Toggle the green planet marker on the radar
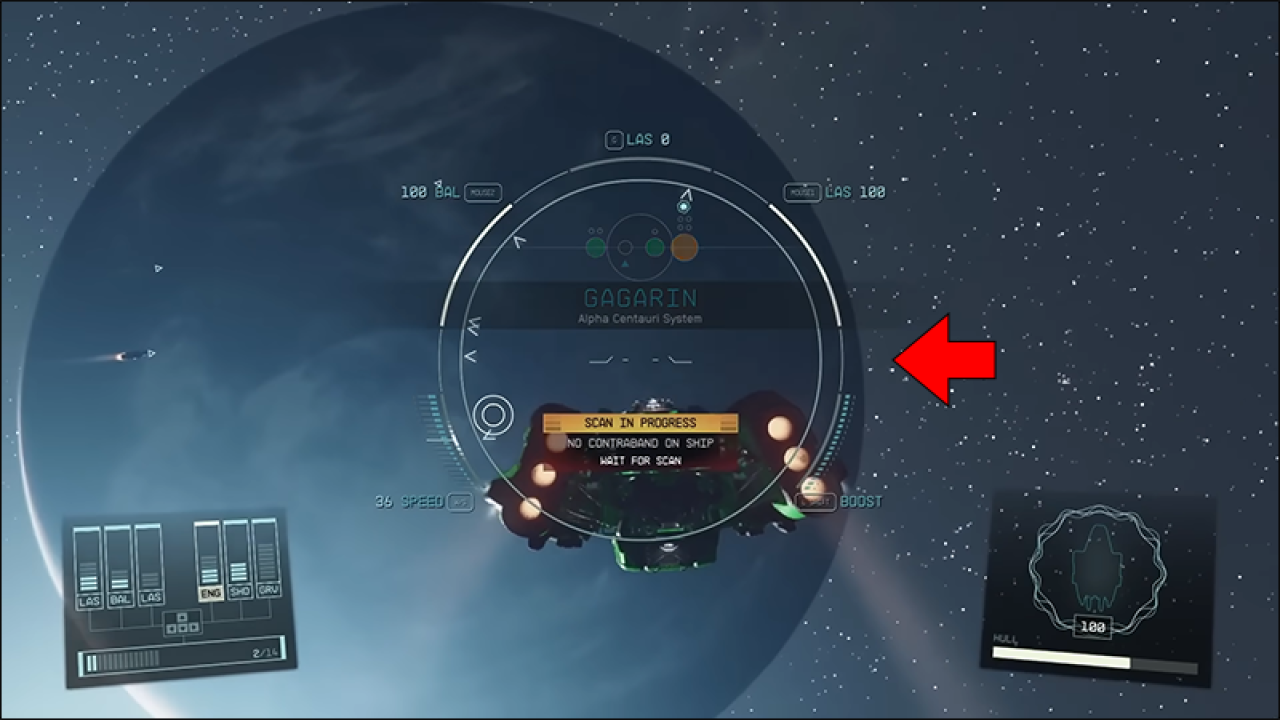 tap(596, 247)
